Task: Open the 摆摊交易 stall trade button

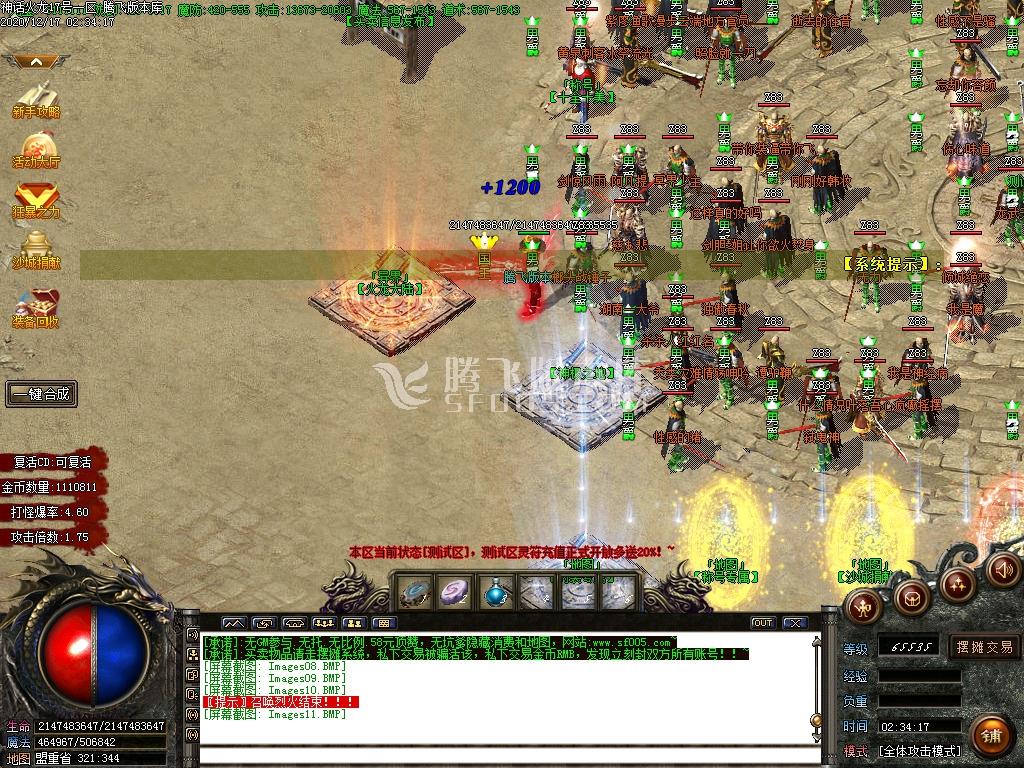Action: tap(984, 647)
